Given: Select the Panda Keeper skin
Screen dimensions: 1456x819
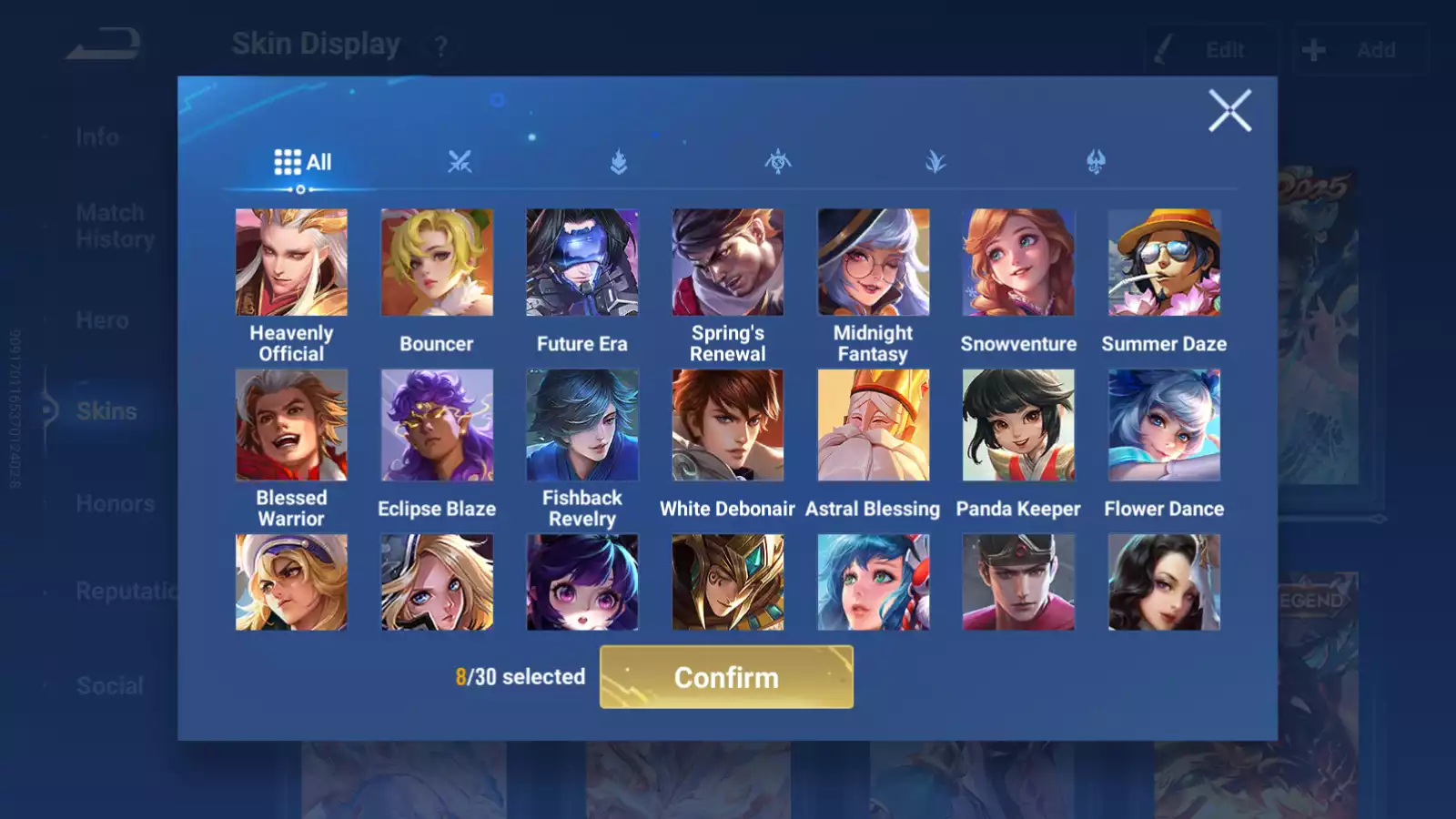Looking at the screenshot, I should [1018, 425].
